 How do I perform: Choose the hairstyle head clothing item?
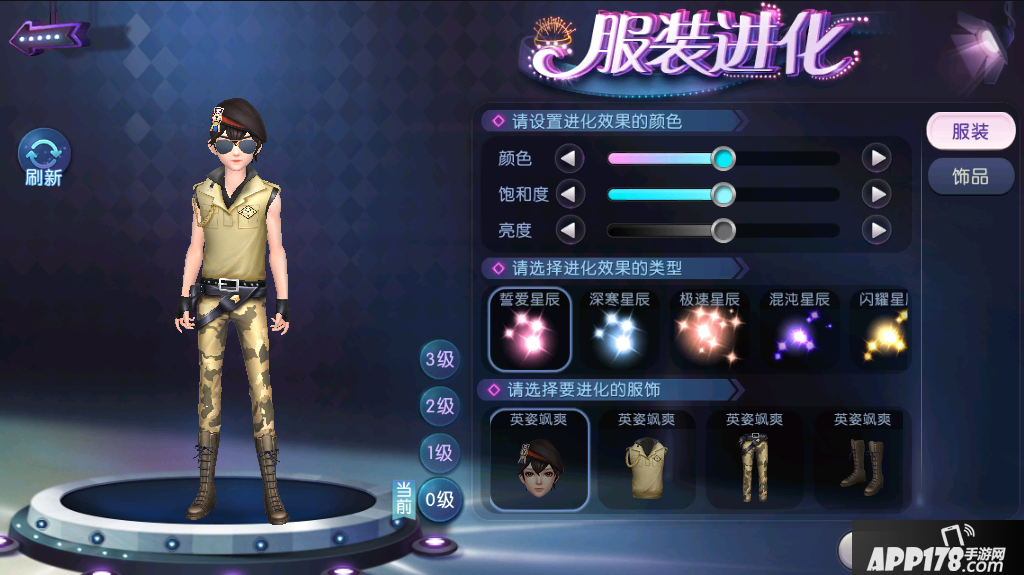pos(540,460)
